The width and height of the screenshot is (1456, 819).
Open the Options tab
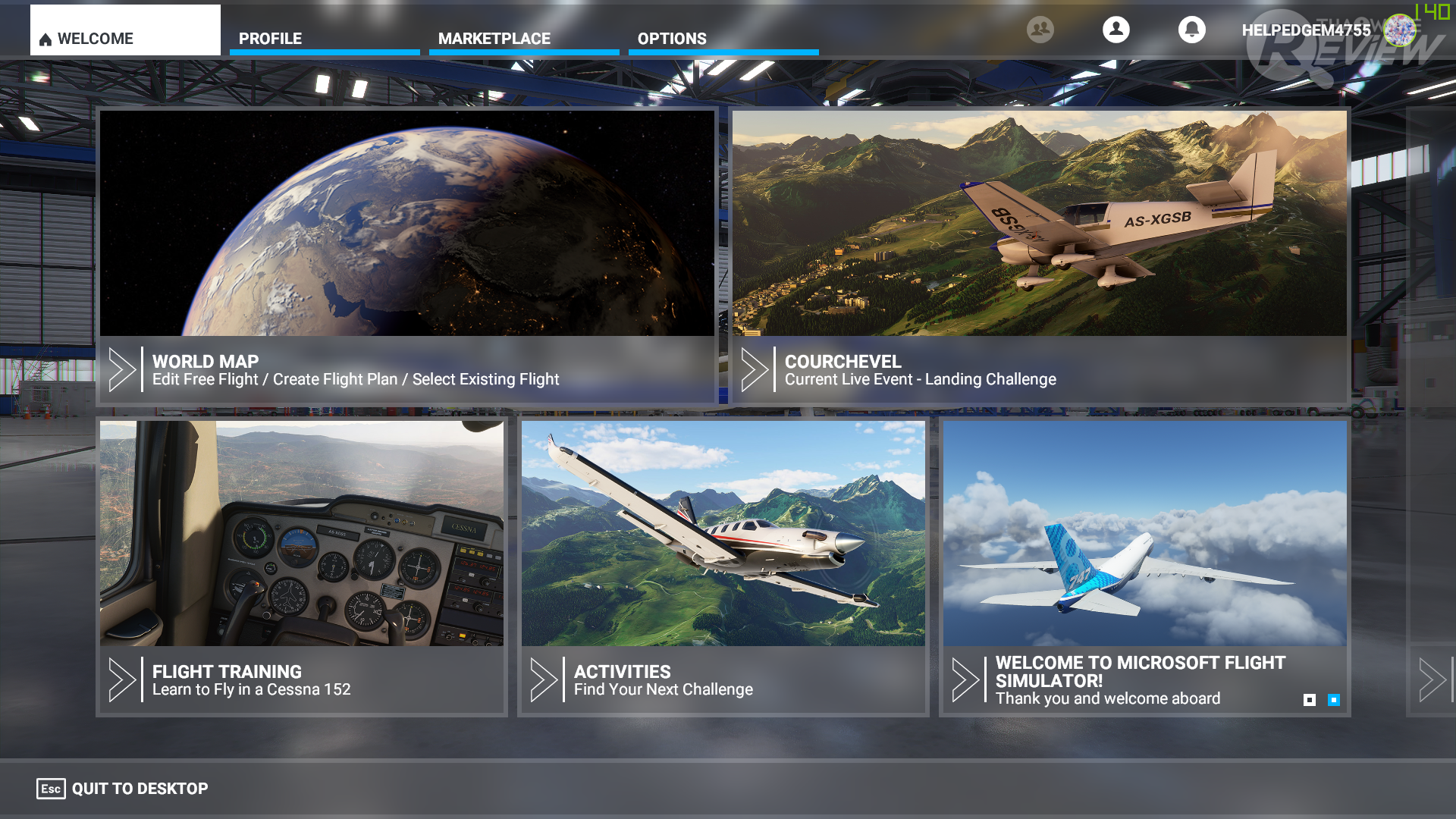pyautogui.click(x=723, y=38)
